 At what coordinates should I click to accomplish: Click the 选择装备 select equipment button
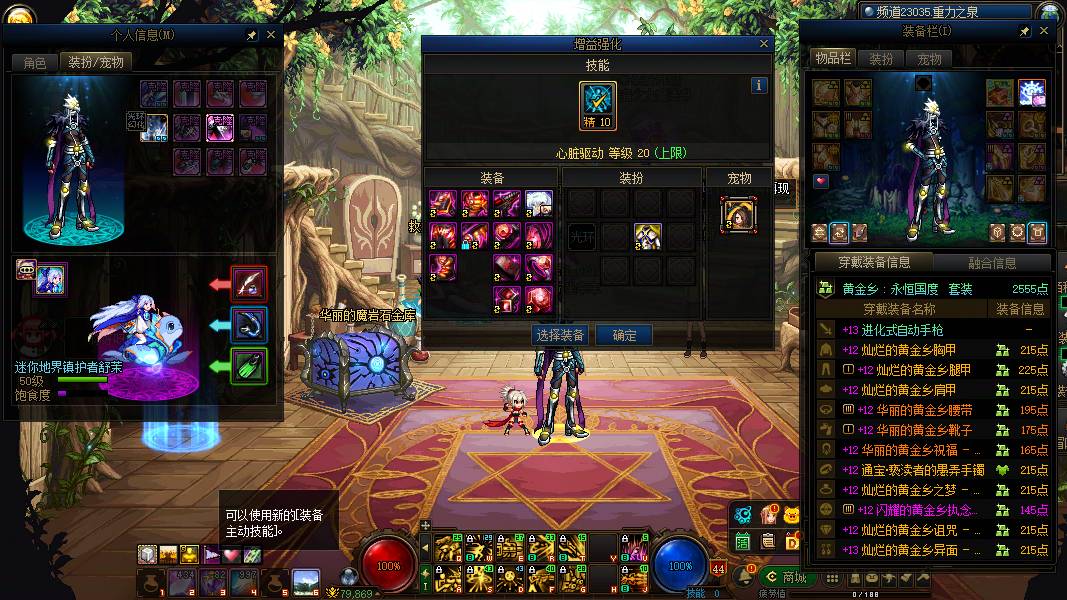[560, 335]
